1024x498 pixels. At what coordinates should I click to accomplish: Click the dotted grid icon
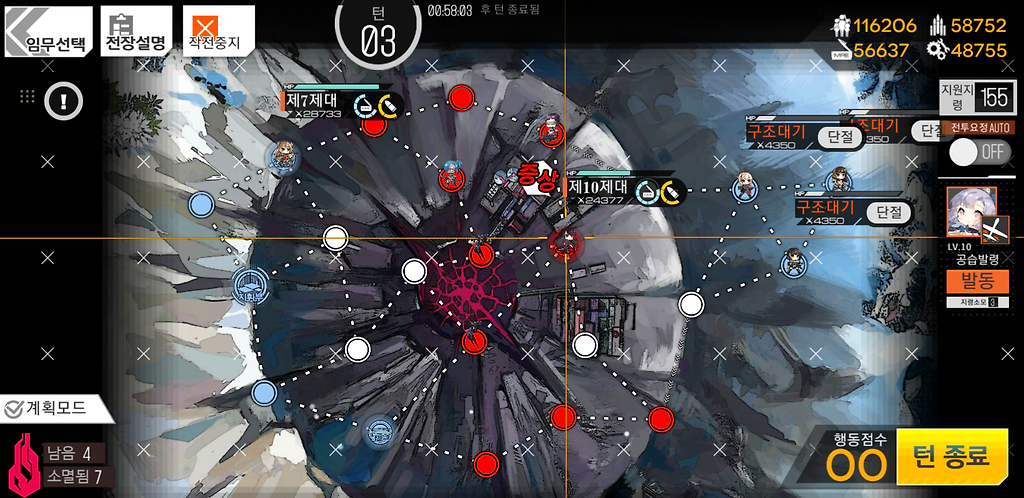pos(28,97)
